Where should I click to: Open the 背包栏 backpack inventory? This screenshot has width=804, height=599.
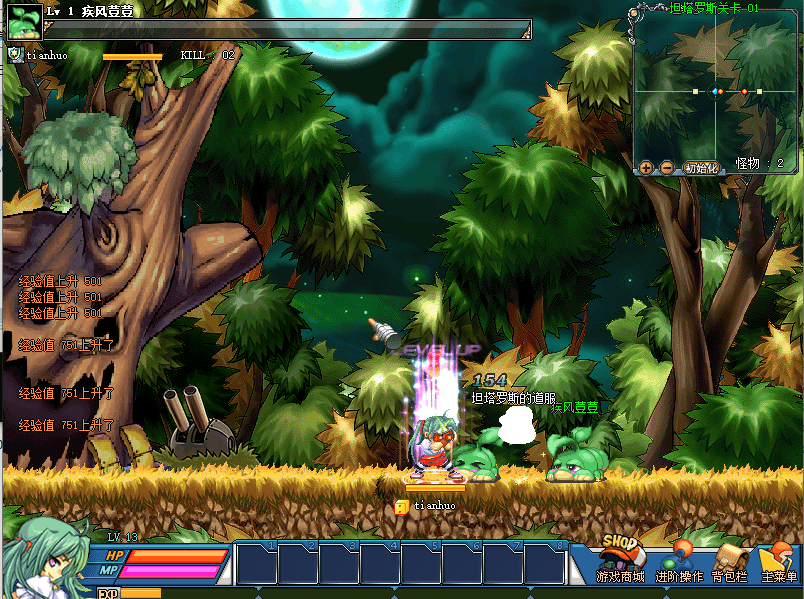coord(730,562)
